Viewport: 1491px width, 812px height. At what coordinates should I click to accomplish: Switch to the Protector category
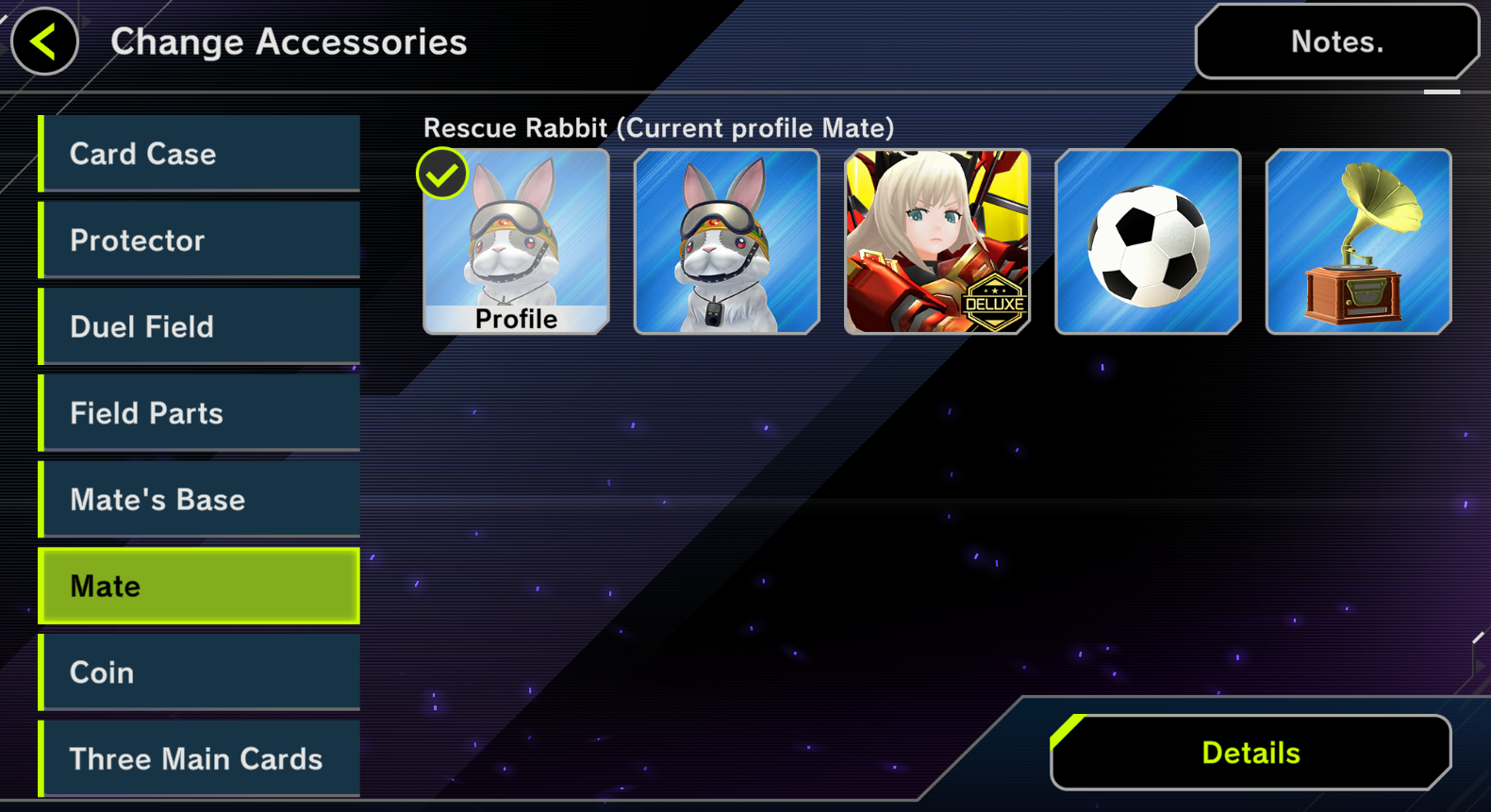click(x=200, y=240)
